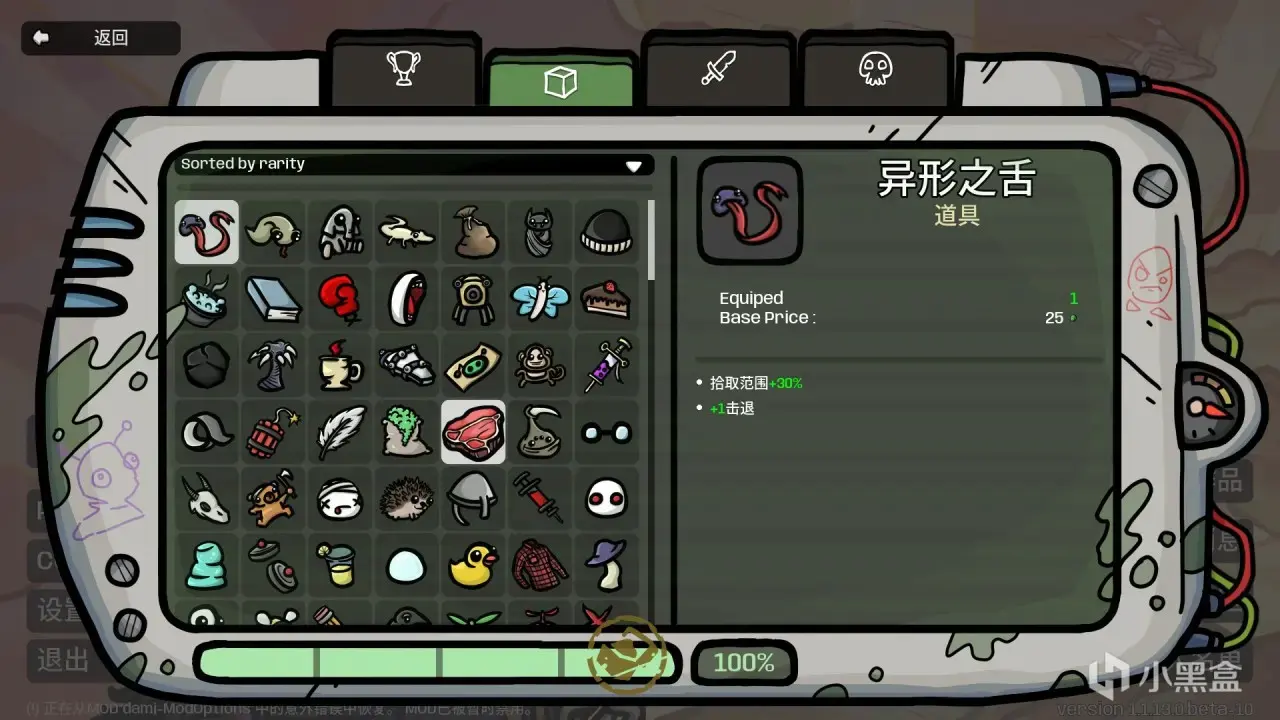Screen dimensions: 1280x720
Task: Click the 退出 exit option
Action: 63,660
